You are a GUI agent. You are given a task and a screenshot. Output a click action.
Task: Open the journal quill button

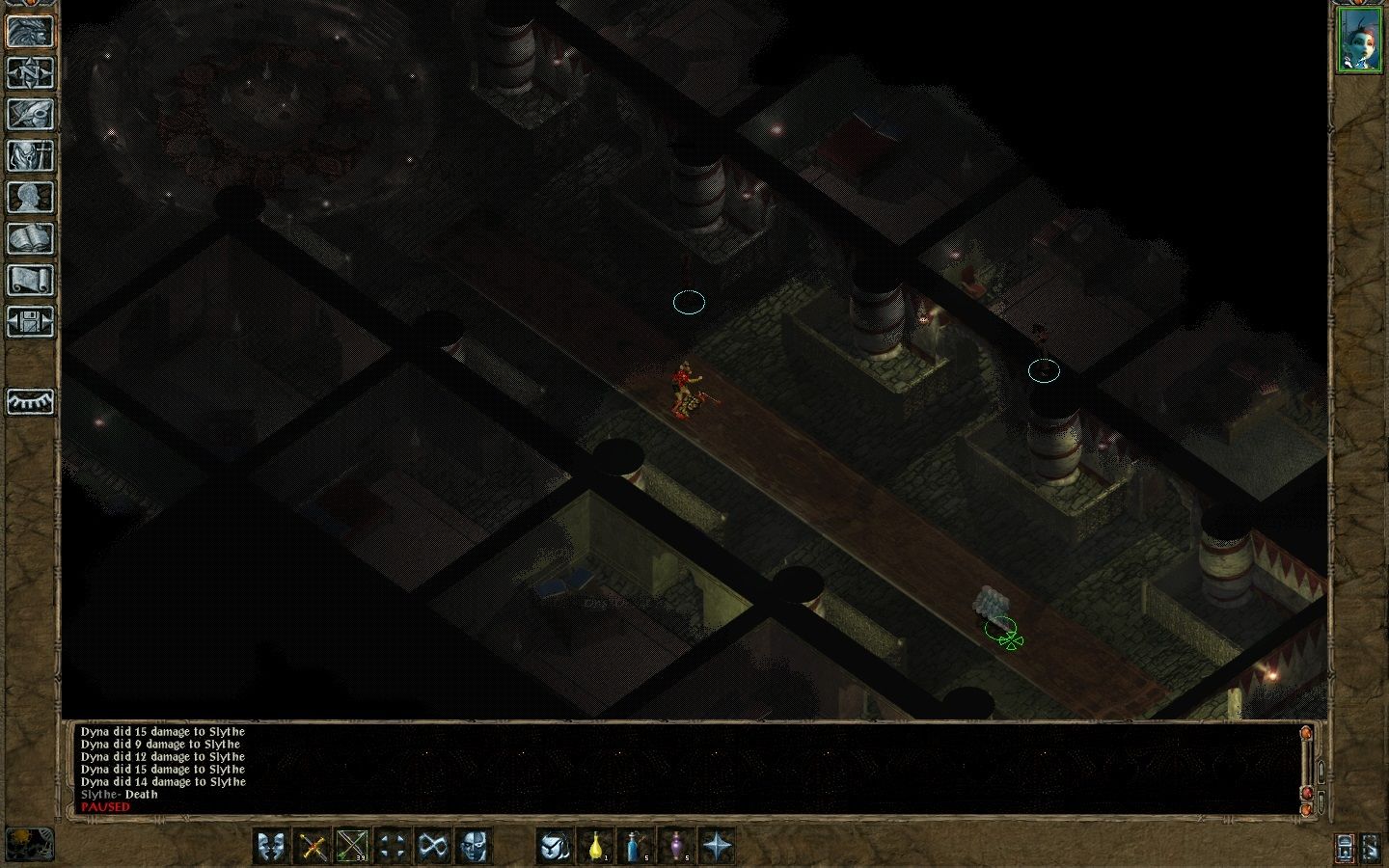tap(30, 114)
